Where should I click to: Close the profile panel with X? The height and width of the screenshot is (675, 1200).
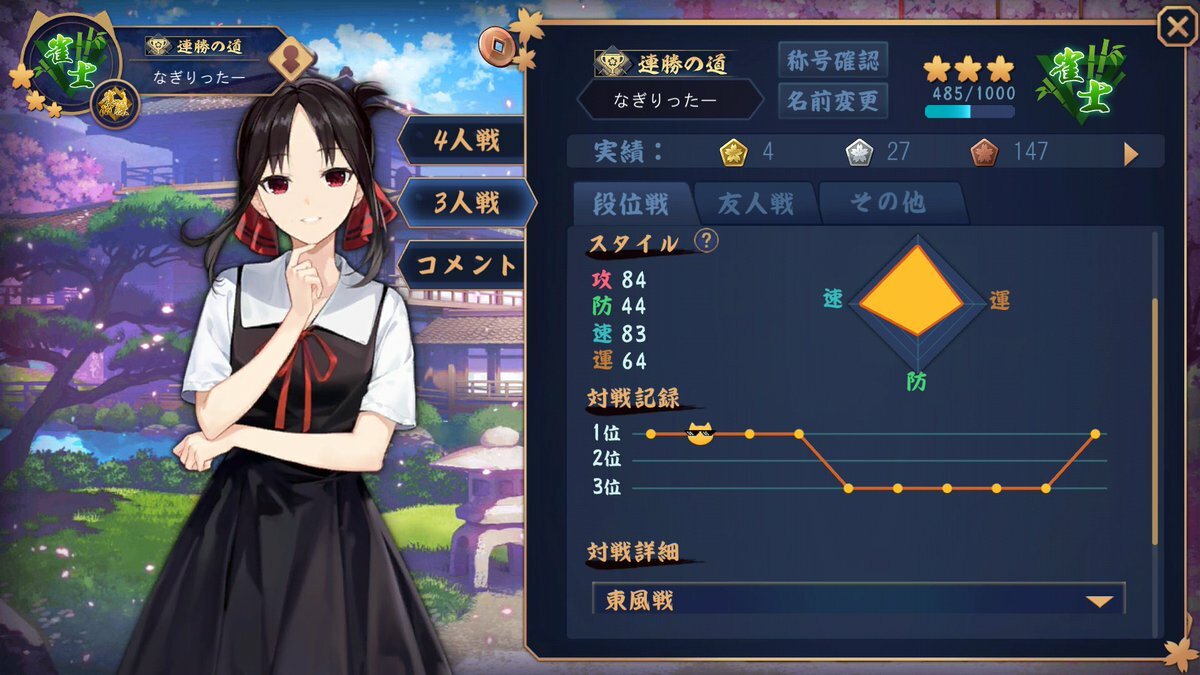[x=1176, y=27]
